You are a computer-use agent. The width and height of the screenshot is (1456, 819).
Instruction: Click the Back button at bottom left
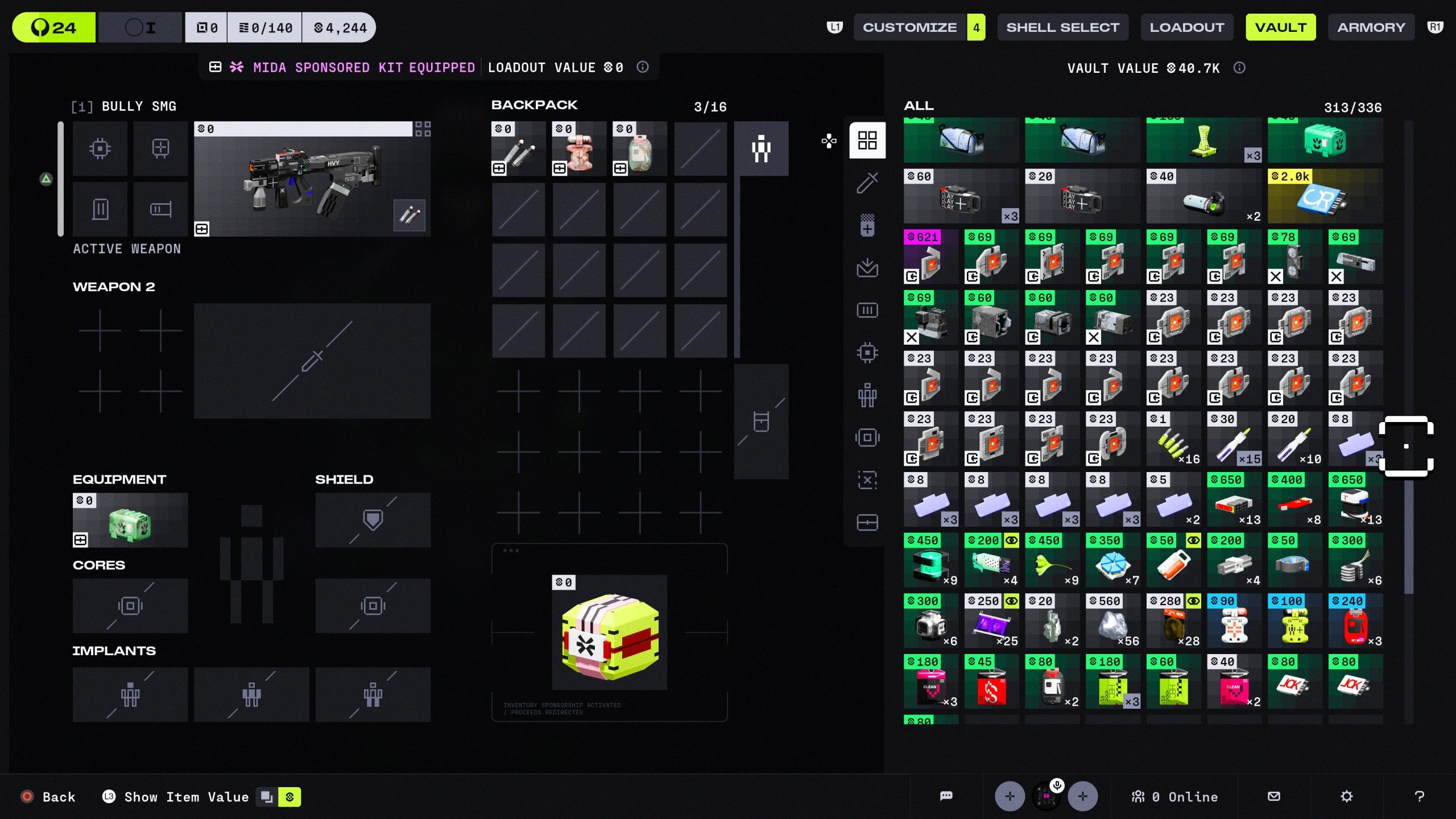(x=50, y=797)
